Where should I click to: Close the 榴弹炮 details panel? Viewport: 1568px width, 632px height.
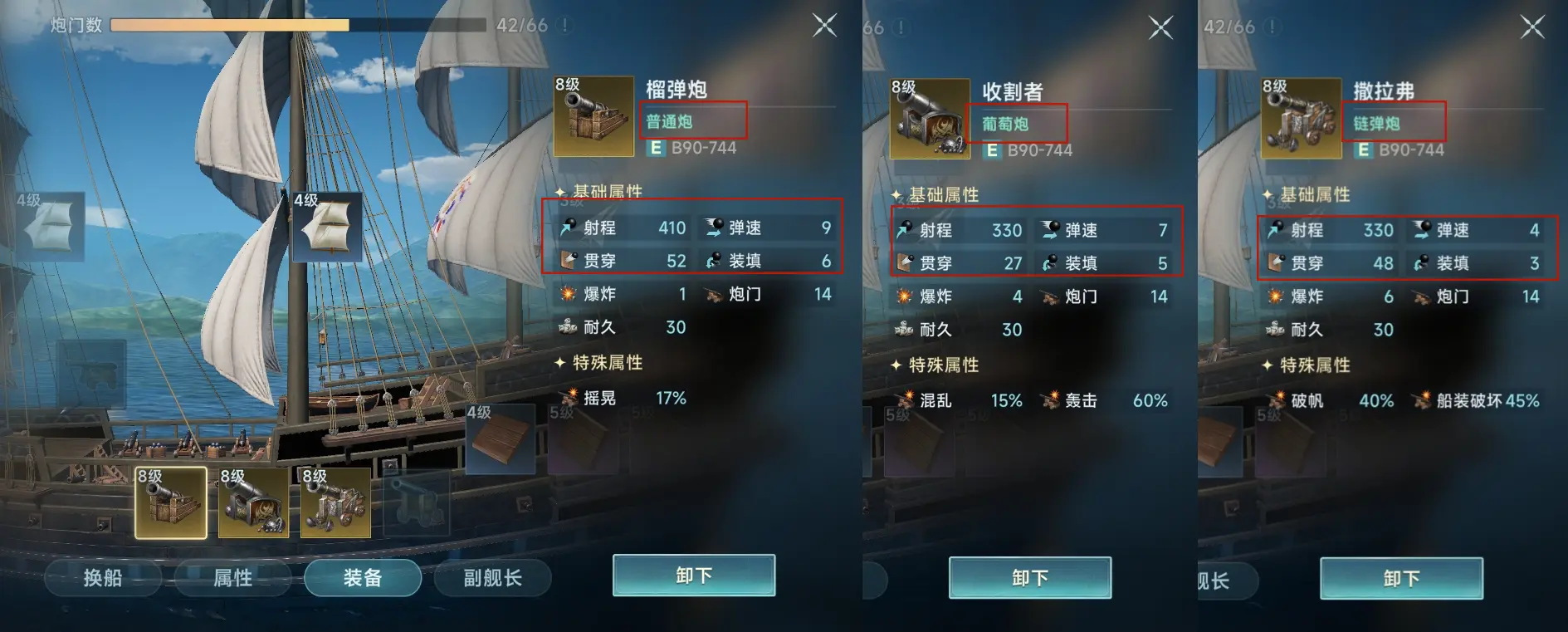click(824, 26)
